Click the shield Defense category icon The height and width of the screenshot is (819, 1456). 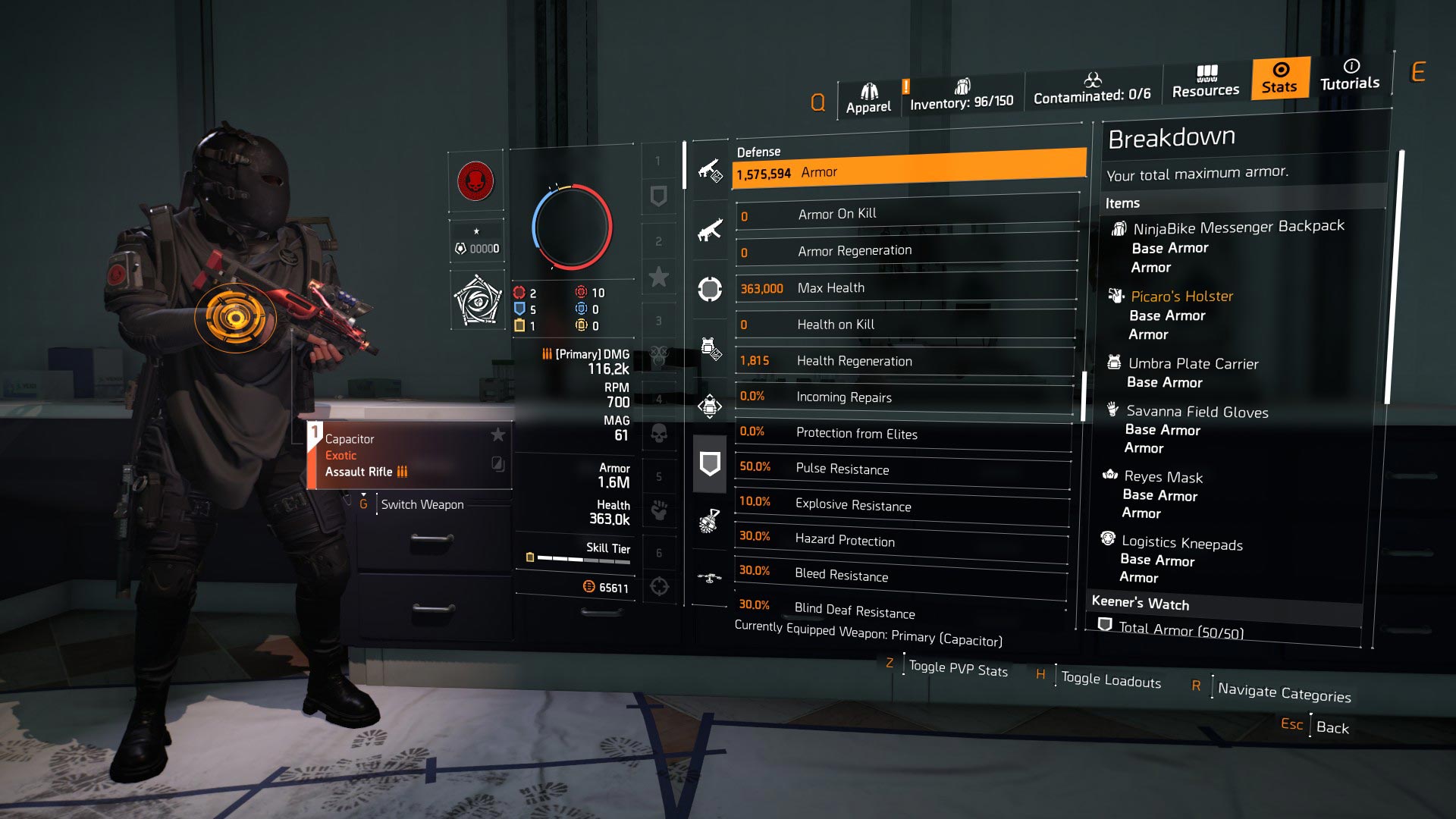coord(709,463)
